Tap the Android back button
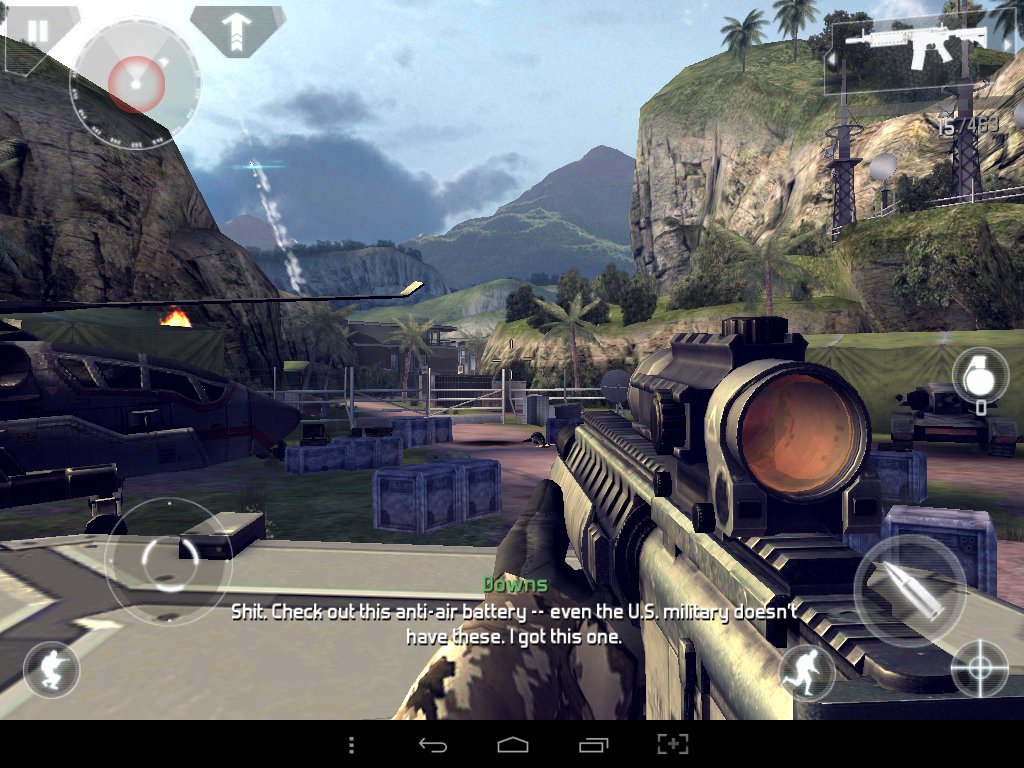This screenshot has width=1024, height=768. click(432, 745)
